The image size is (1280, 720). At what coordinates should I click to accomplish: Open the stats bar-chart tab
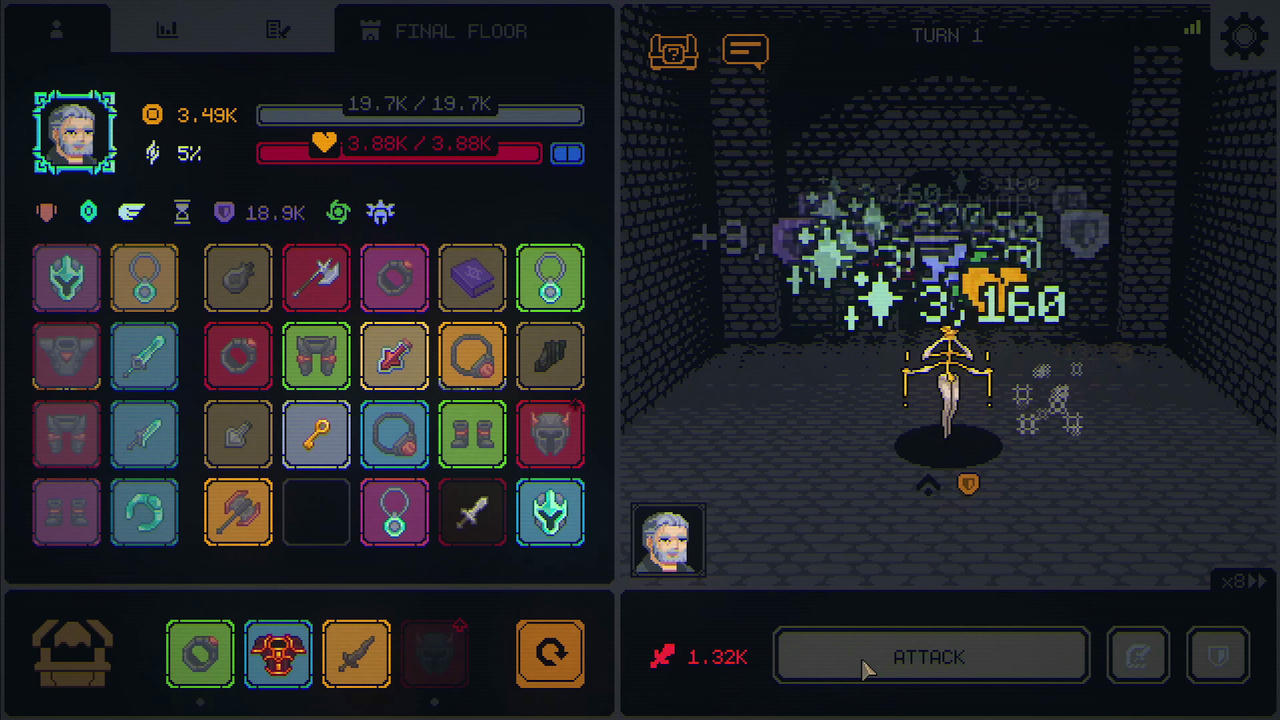coord(167,31)
